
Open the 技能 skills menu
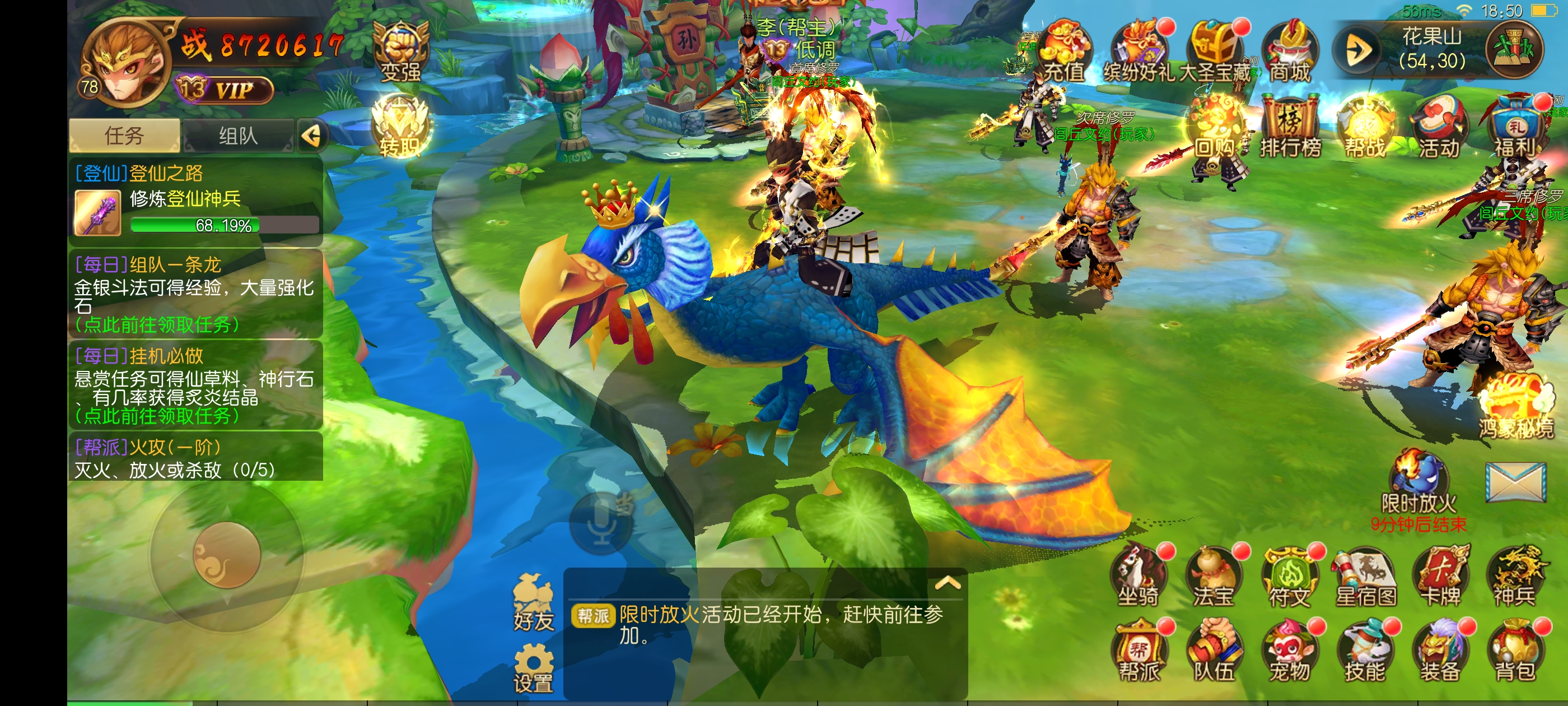coord(1365,652)
